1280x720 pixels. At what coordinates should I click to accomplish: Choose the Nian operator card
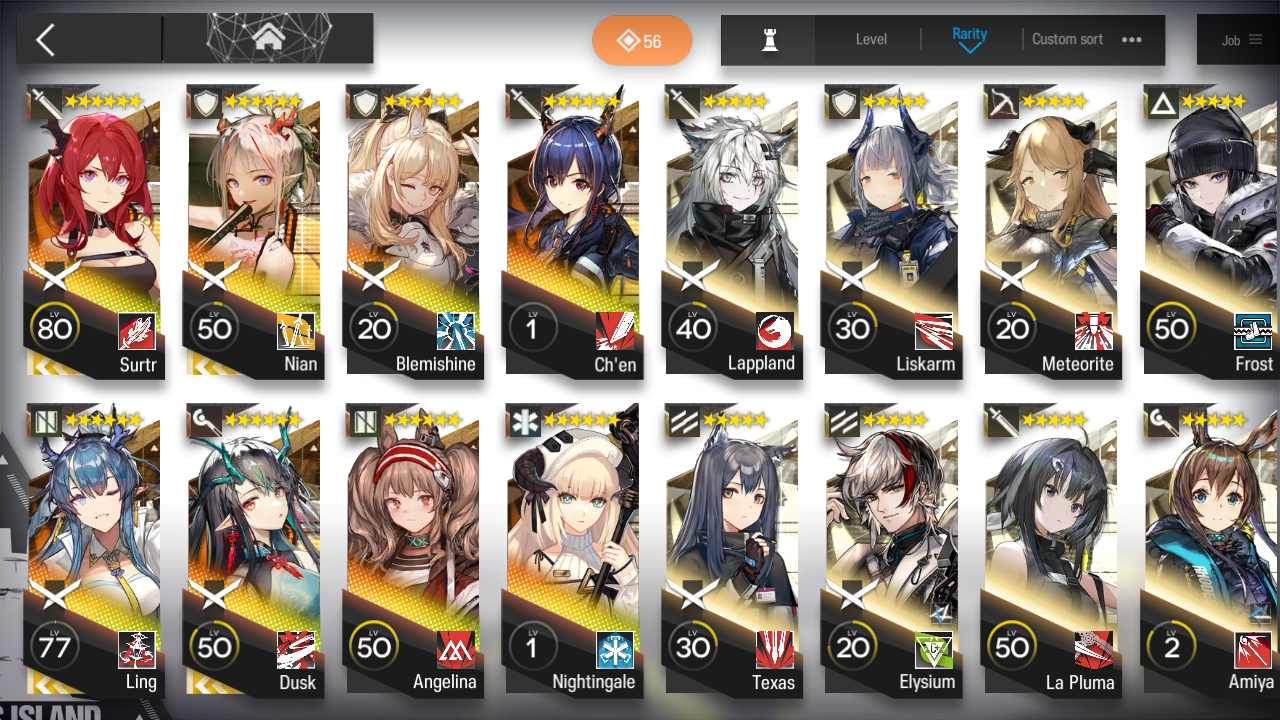pyautogui.click(x=254, y=230)
